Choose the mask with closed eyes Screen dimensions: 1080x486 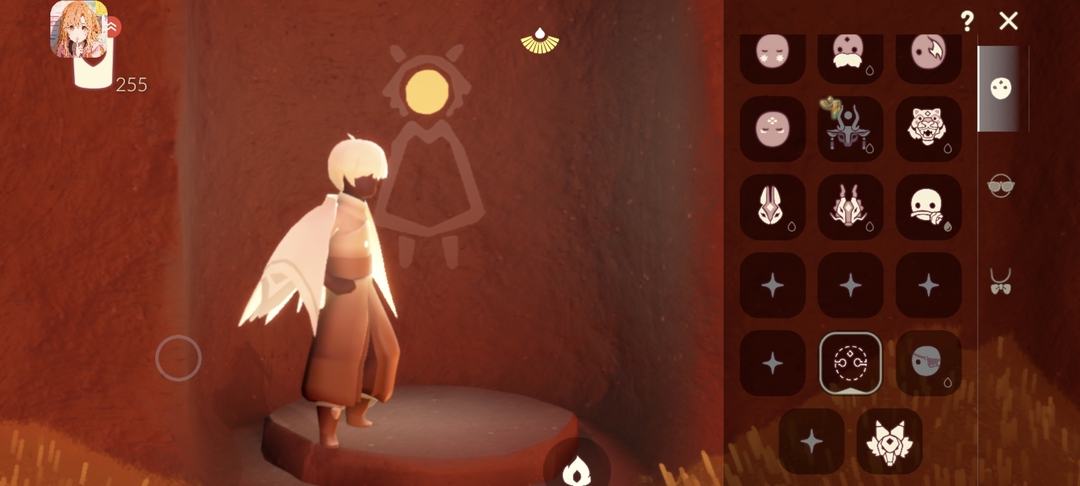pyautogui.click(x=772, y=128)
